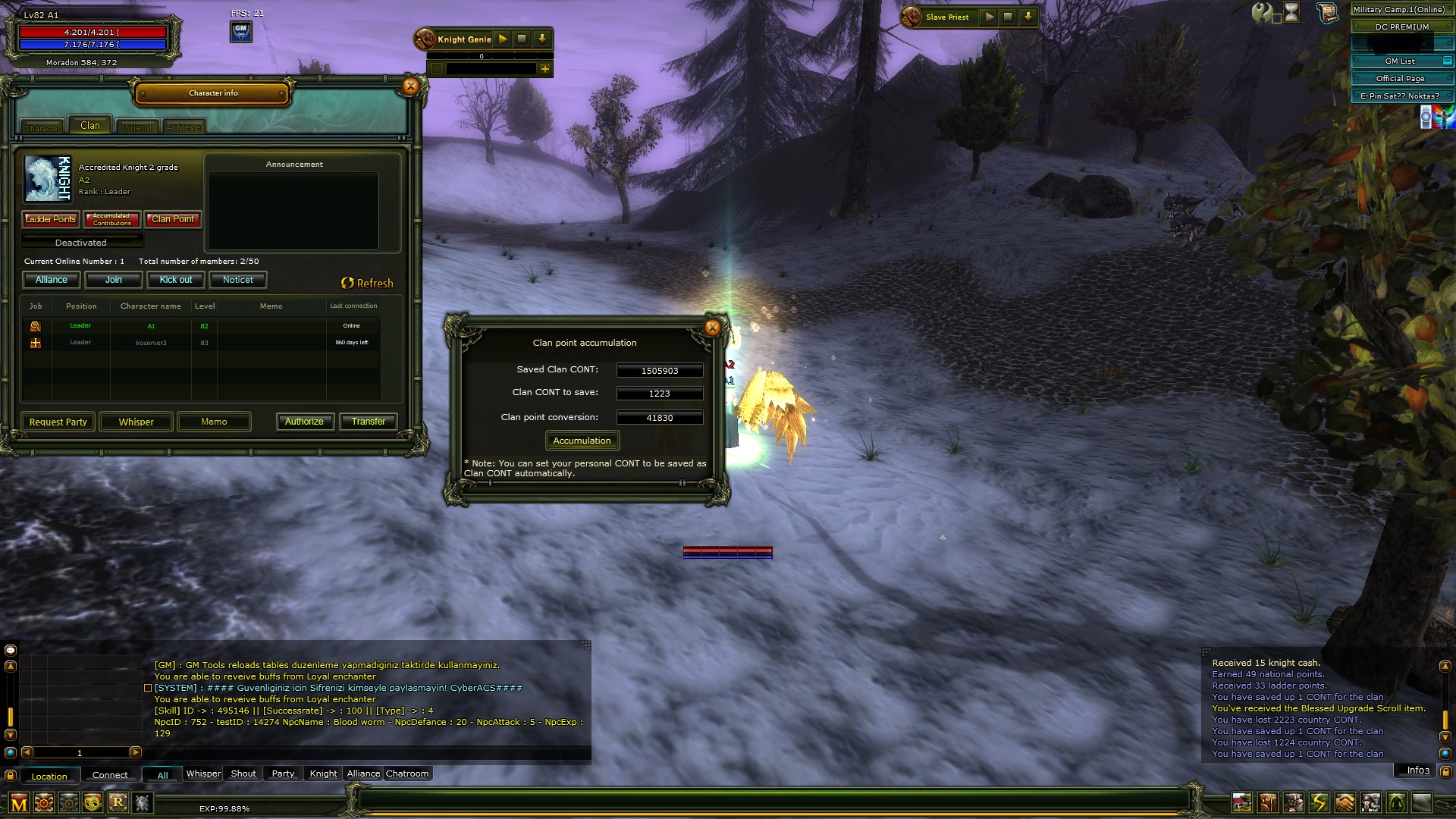Open the Ladder Points view
This screenshot has width=1456, height=819.
tap(51, 219)
